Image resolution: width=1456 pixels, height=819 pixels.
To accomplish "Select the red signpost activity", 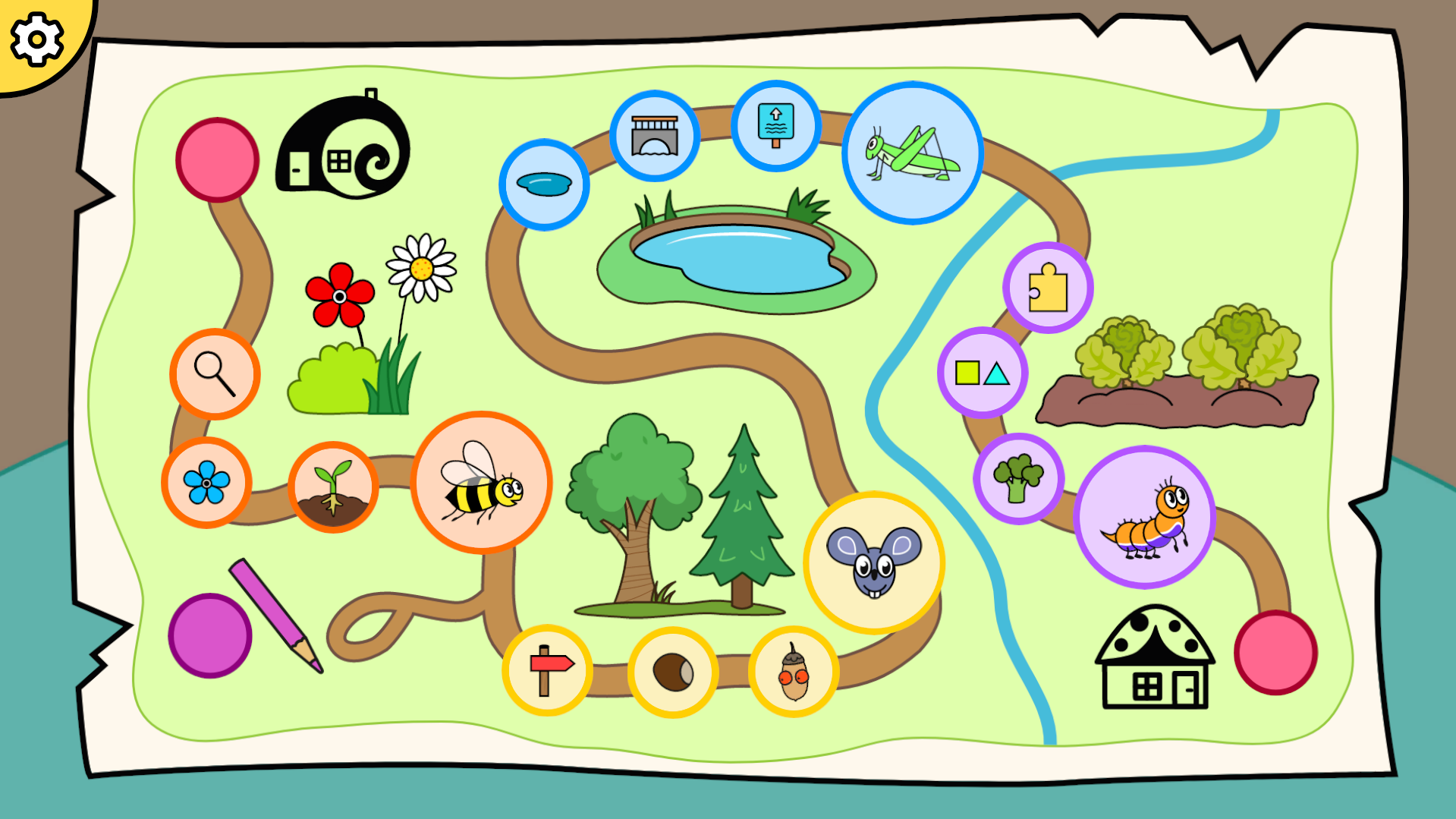I will 547,670.
